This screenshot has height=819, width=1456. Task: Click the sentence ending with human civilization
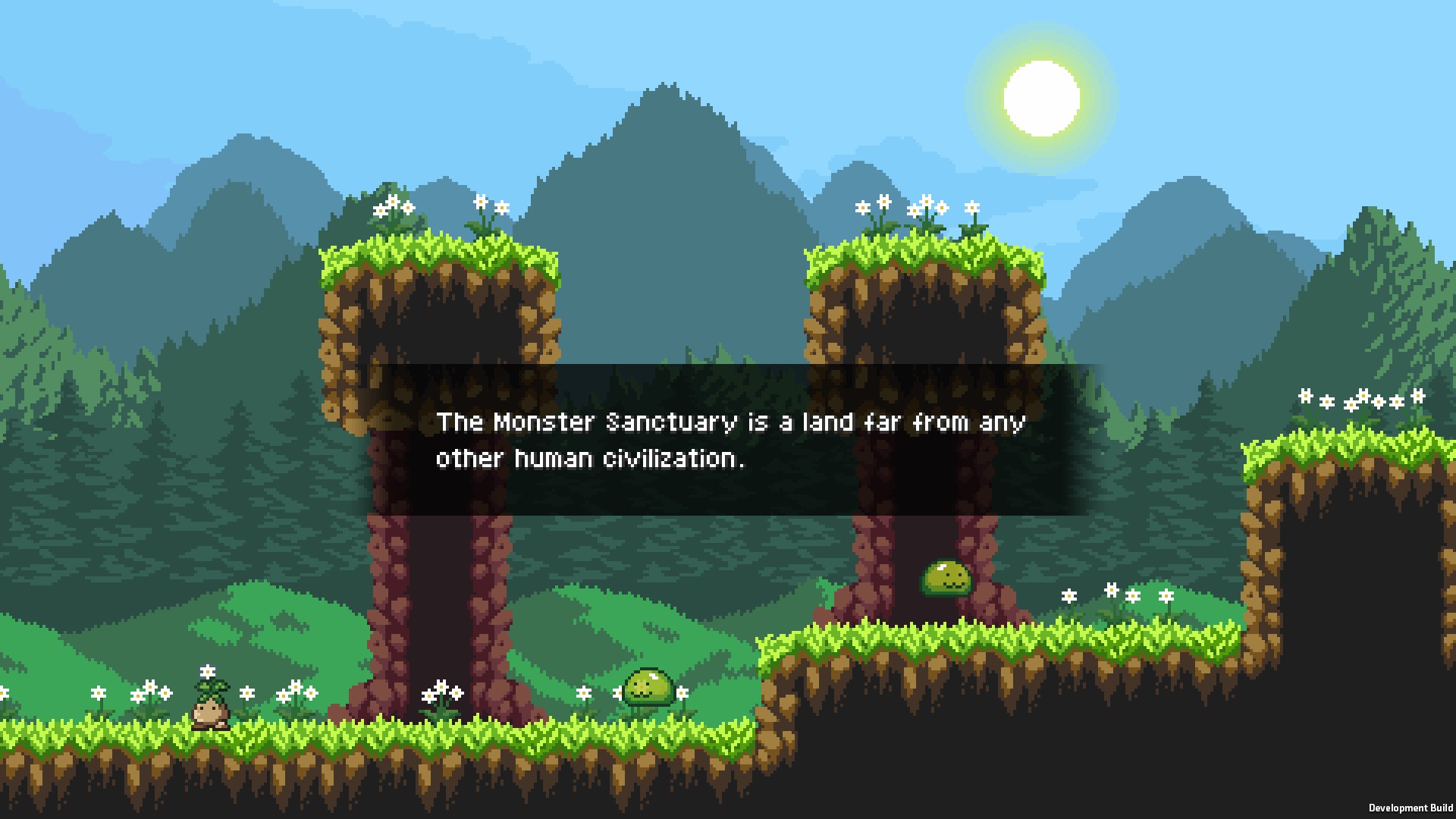(x=591, y=458)
